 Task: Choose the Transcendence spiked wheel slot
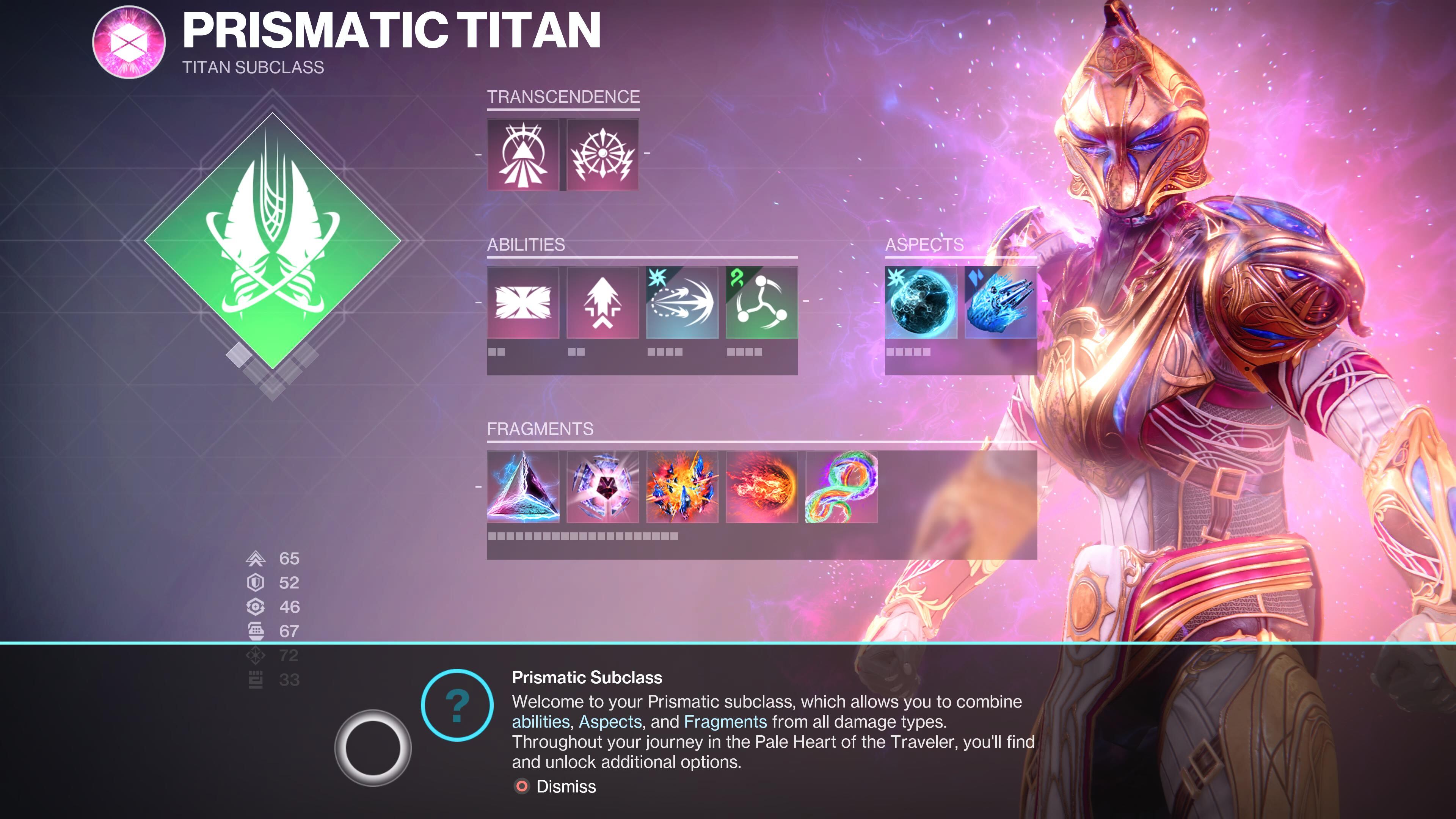[602, 154]
